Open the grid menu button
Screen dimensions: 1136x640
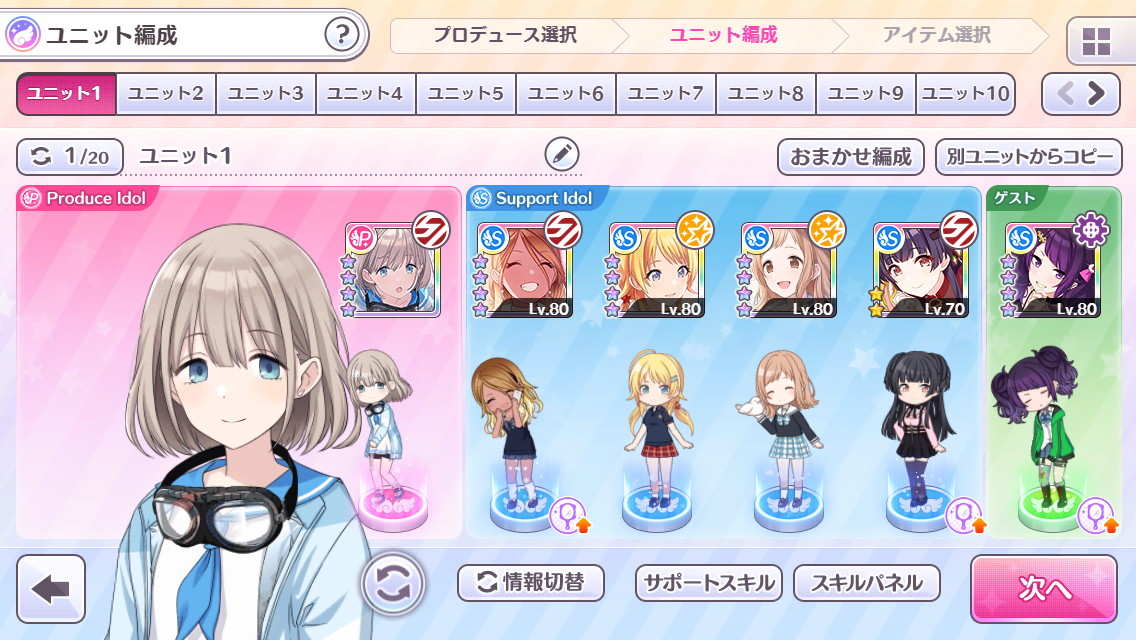[1097, 41]
